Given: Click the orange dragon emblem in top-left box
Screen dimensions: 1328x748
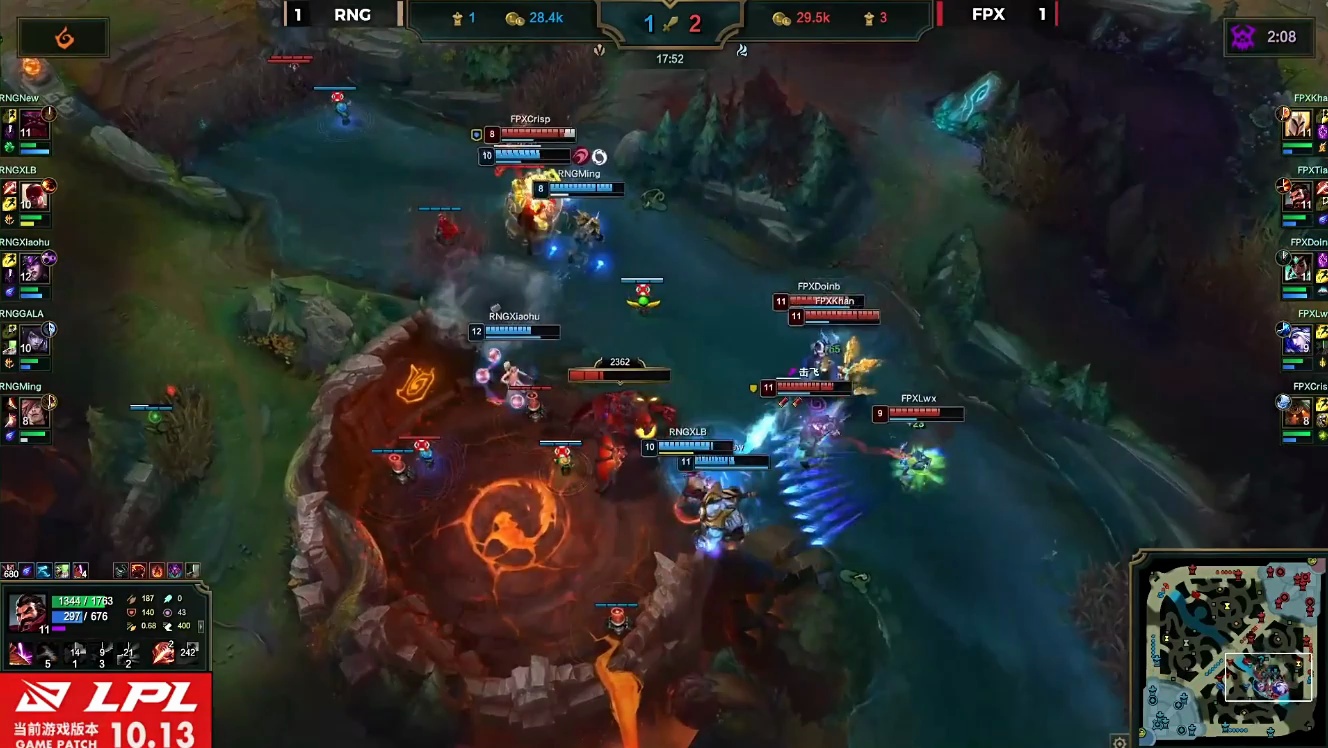Looking at the screenshot, I should 62,37.
